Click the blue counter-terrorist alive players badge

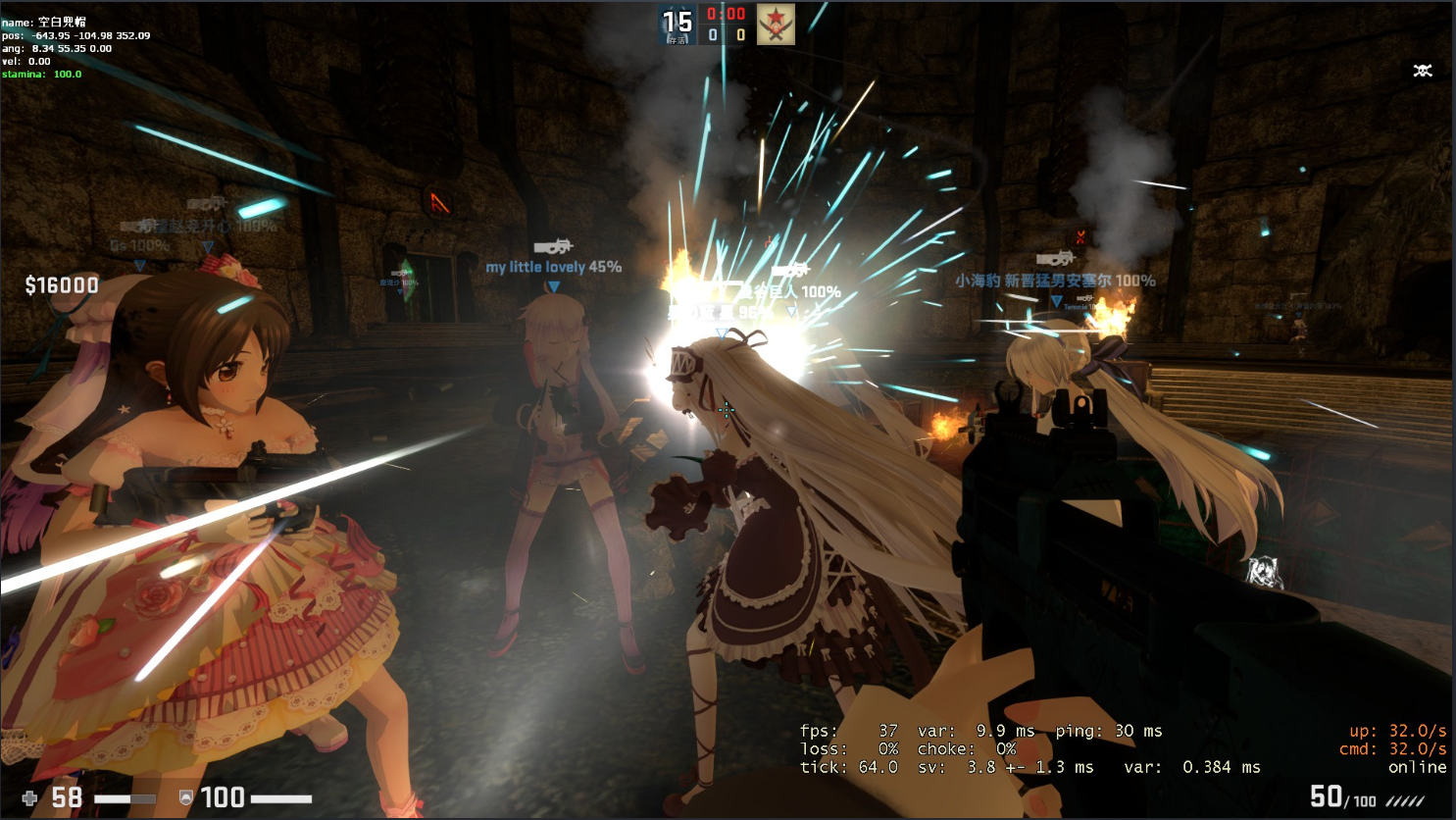pyautogui.click(x=678, y=25)
